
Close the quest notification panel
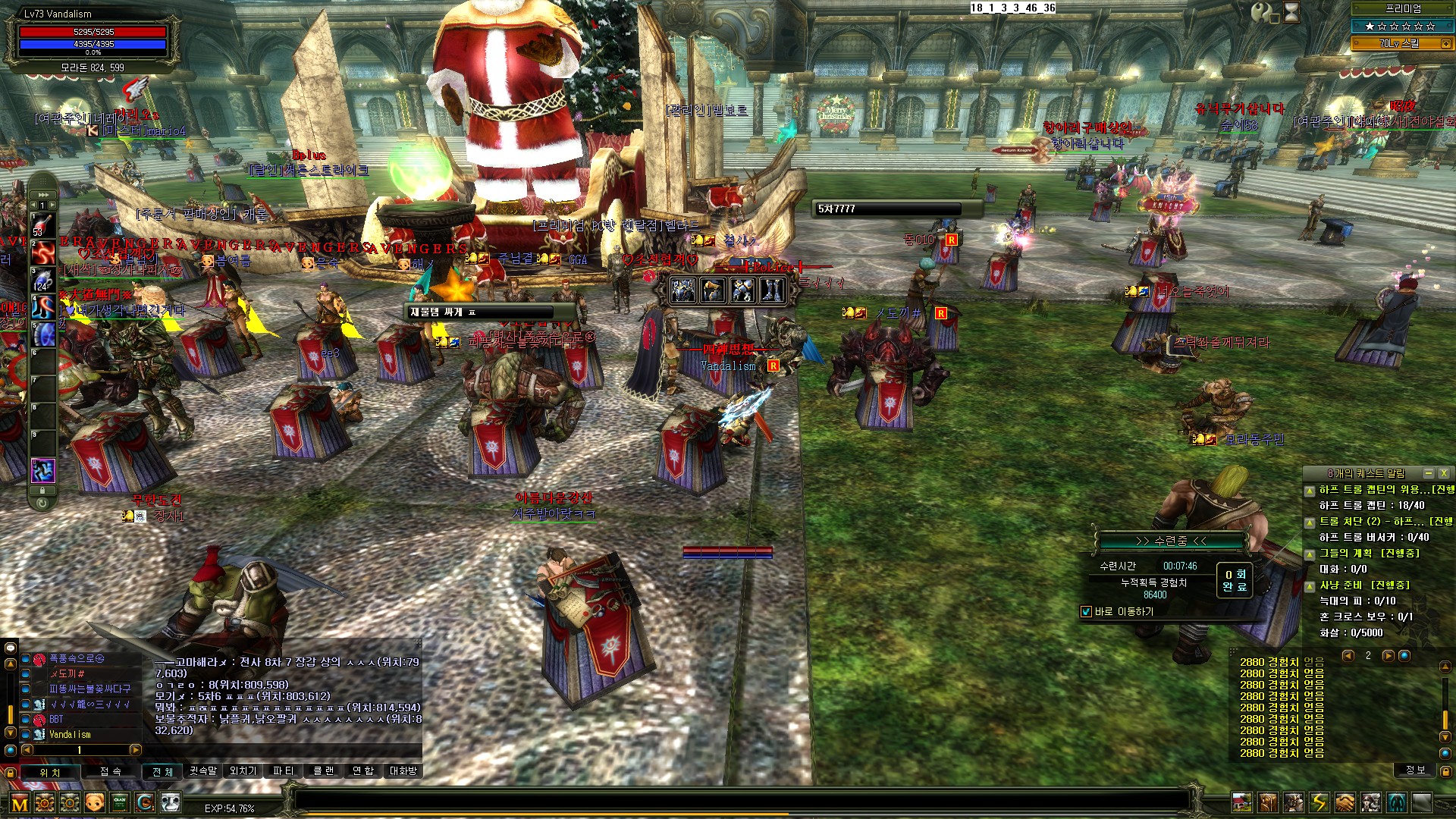(1444, 473)
